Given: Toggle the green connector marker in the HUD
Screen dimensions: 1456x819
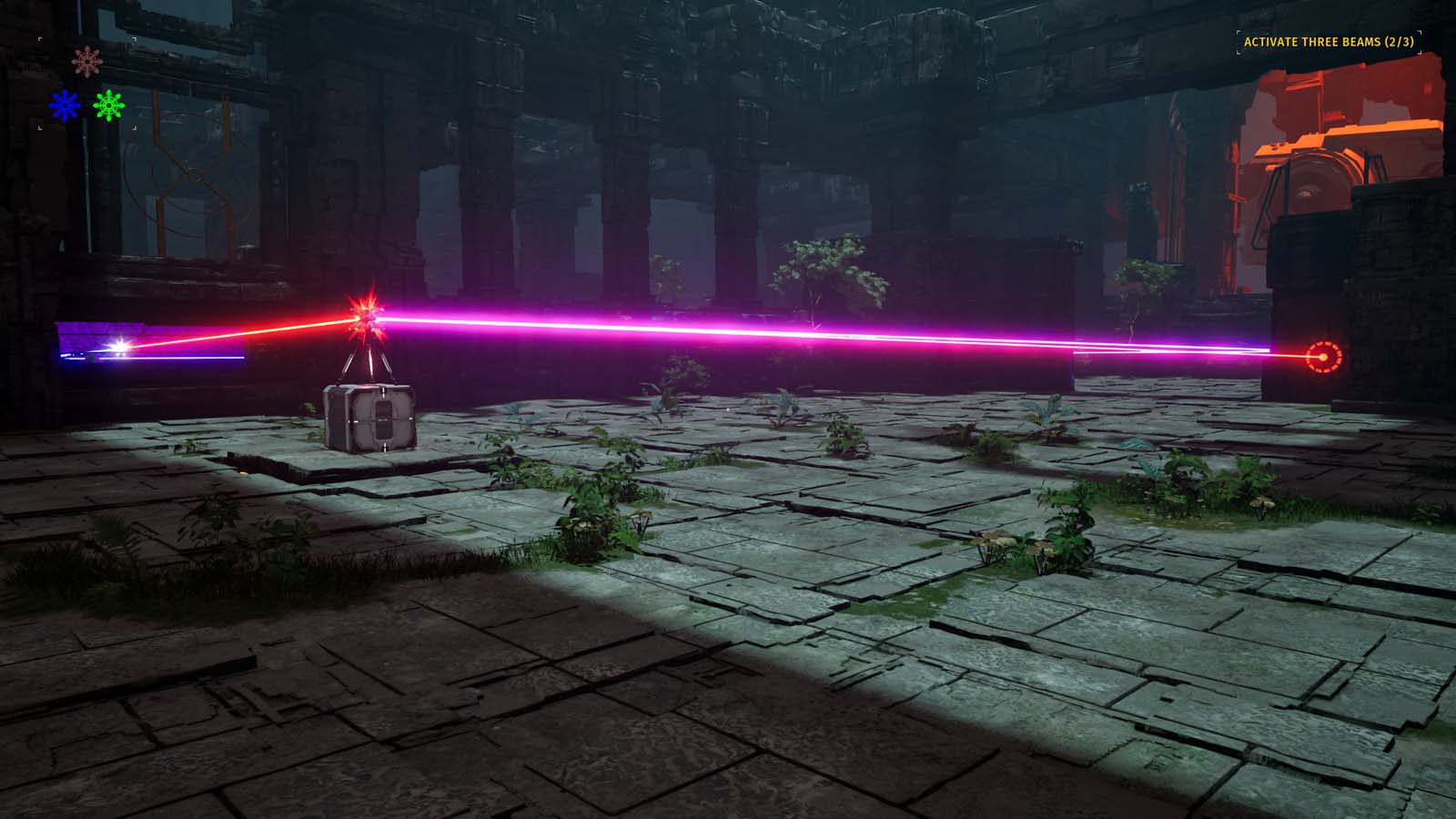Looking at the screenshot, I should coord(108,106).
